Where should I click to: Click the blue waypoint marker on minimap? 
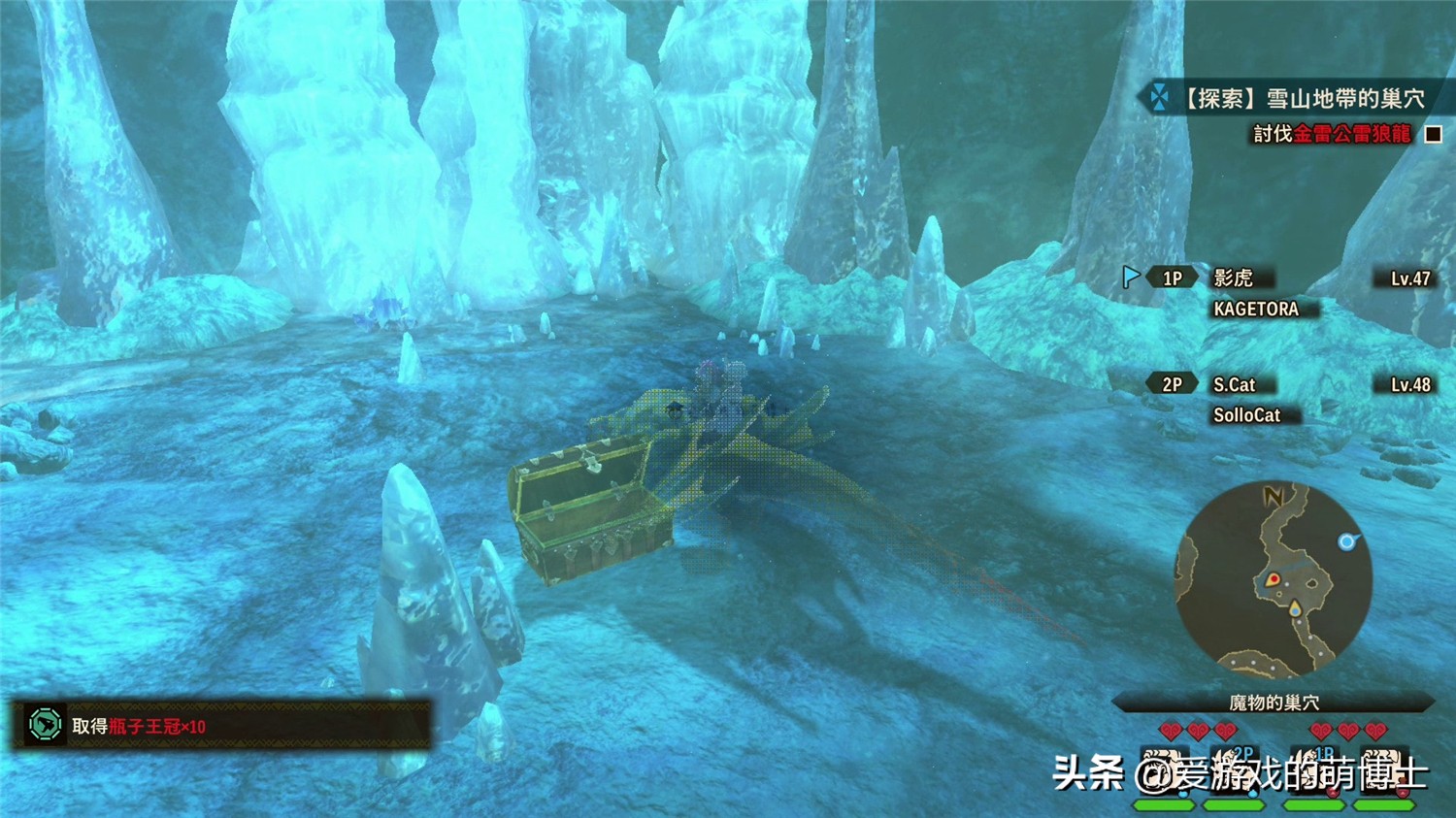point(1346,541)
